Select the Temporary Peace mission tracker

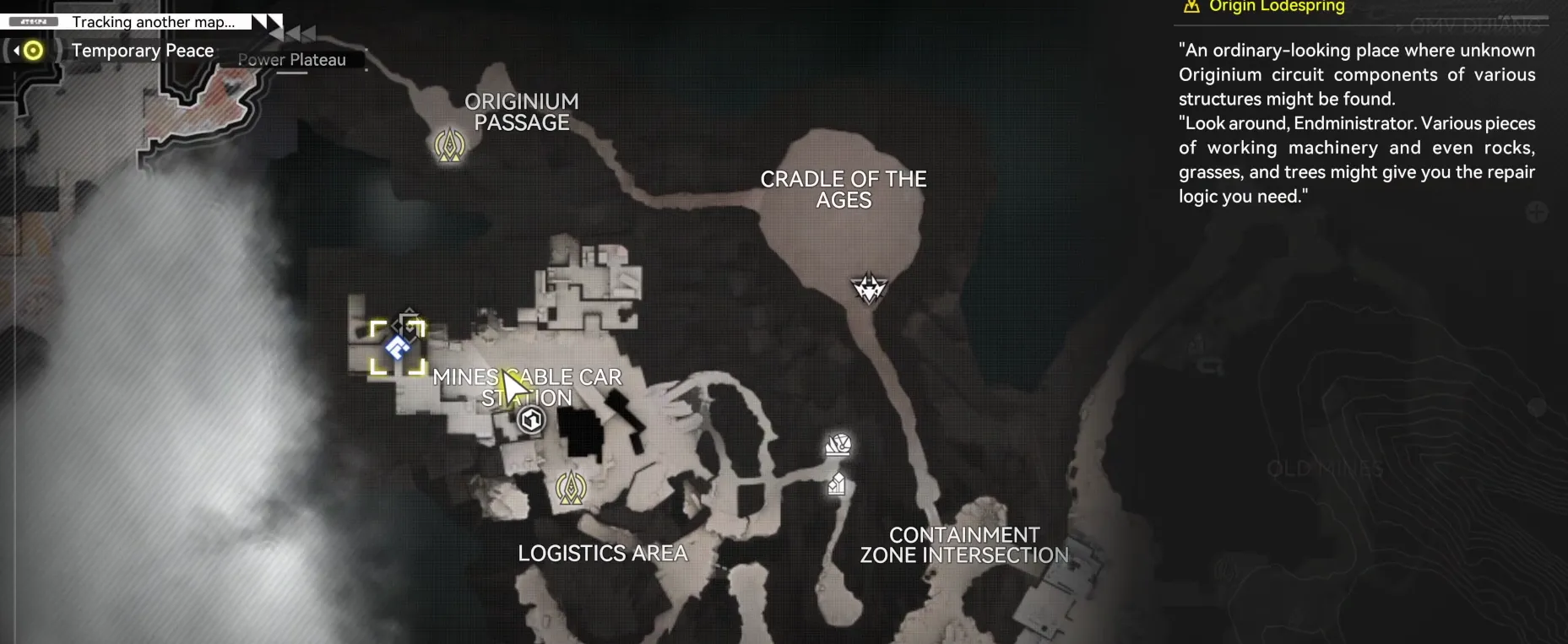[142, 51]
